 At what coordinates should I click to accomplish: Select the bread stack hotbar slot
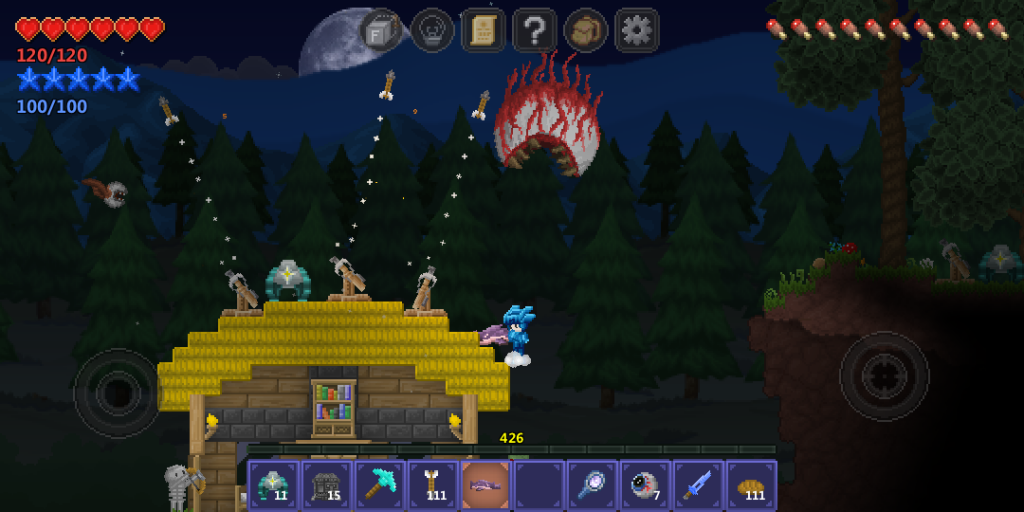coord(750,485)
